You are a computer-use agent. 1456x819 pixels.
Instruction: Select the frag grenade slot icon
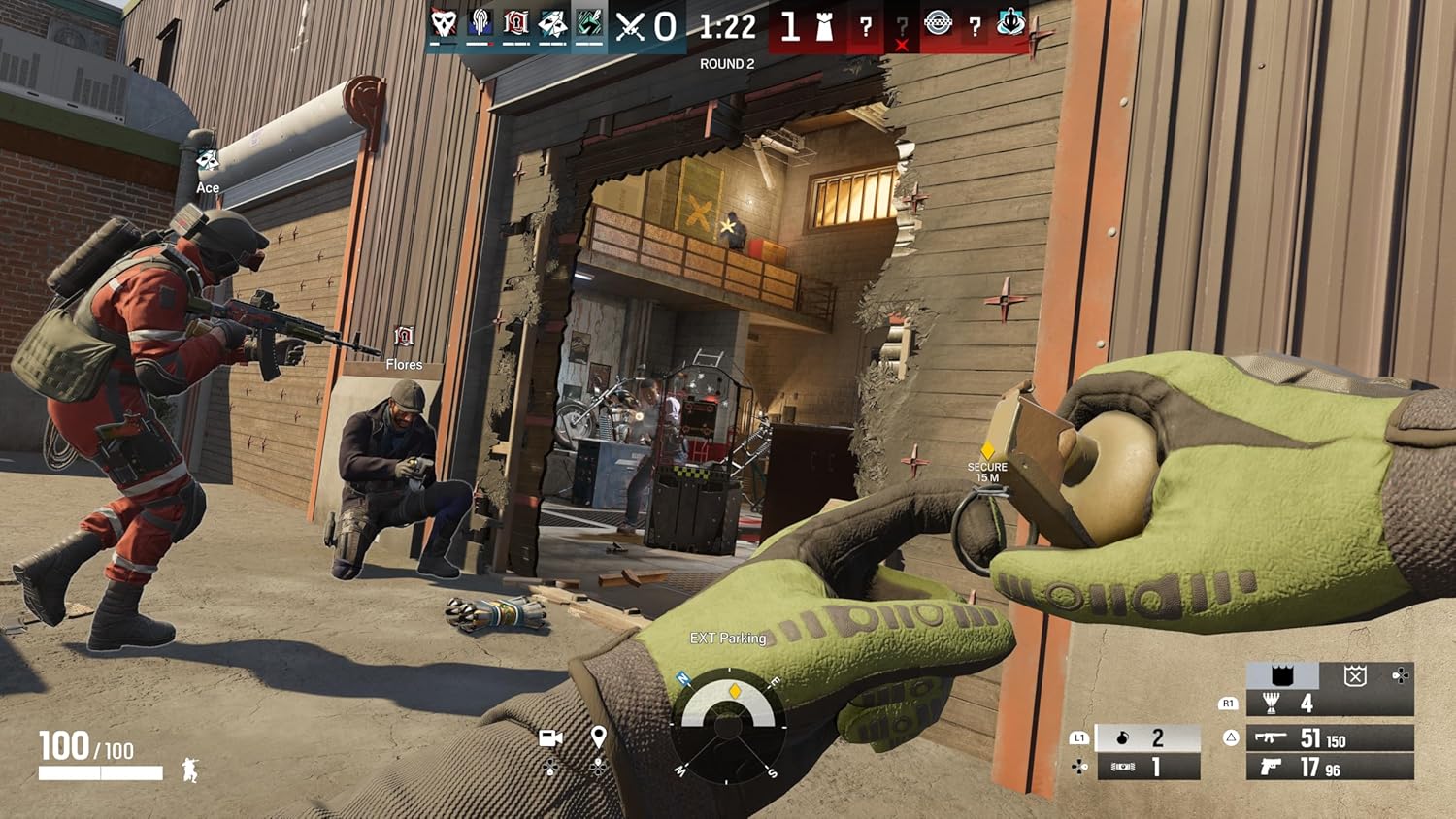pos(1123,737)
